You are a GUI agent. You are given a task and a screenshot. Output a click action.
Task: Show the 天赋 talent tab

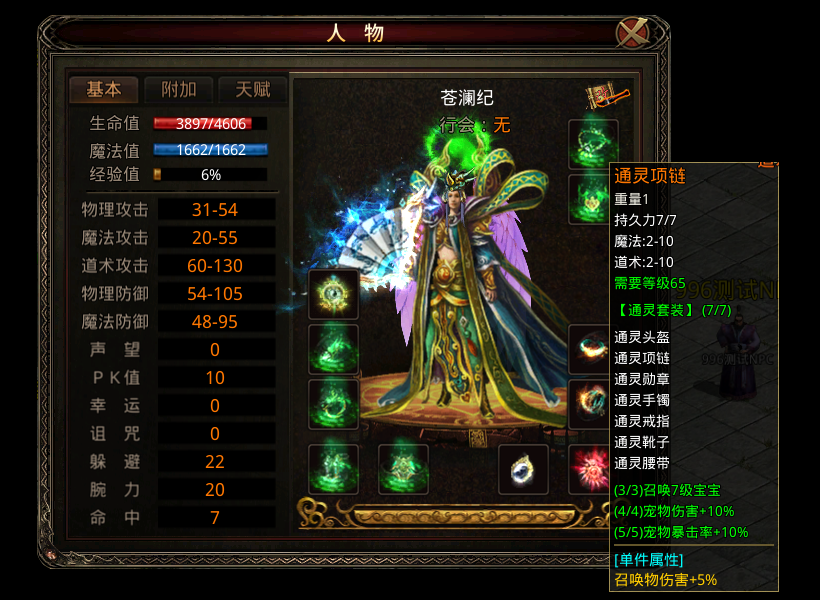253,89
